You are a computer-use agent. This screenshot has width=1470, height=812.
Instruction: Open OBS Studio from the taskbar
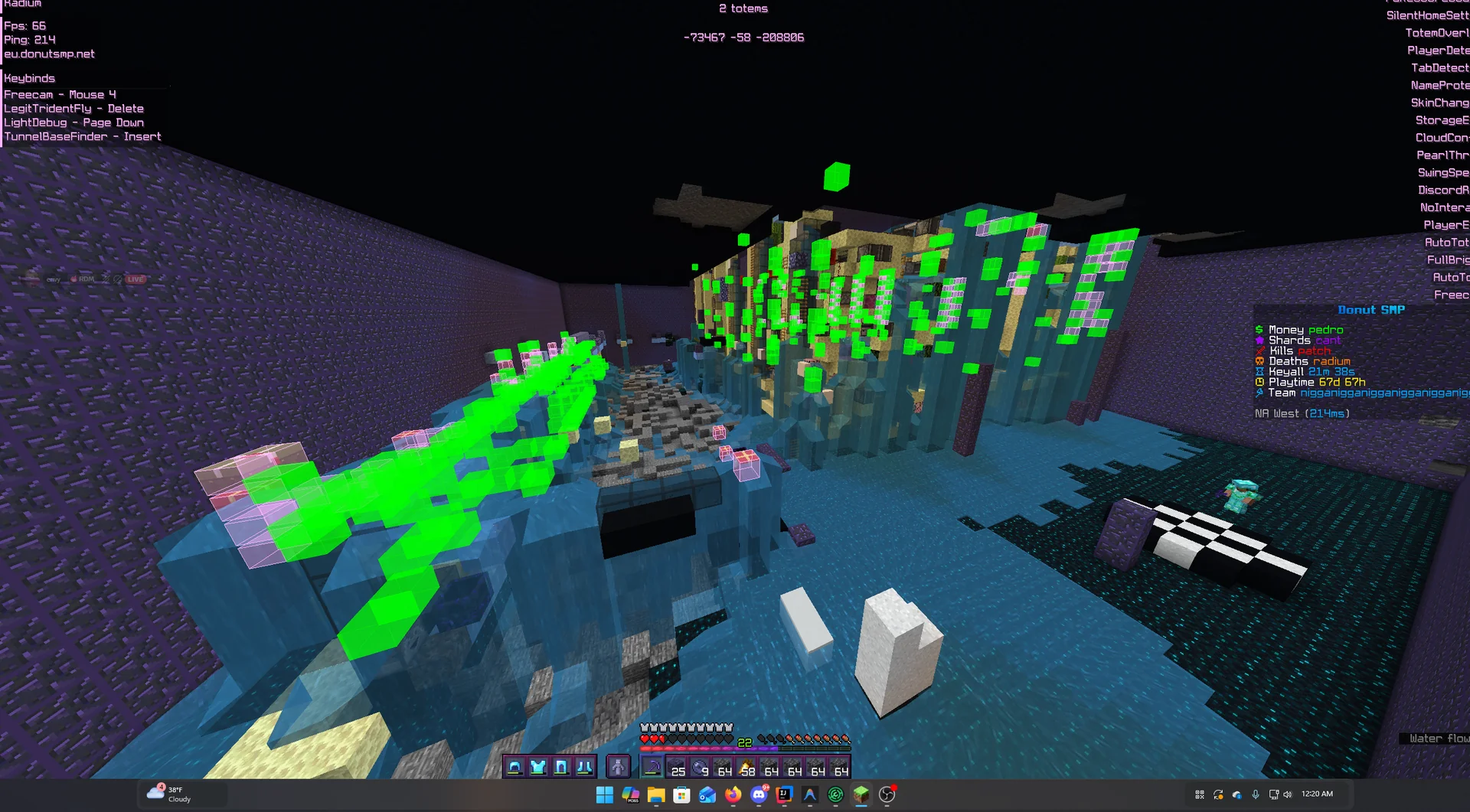[x=887, y=794]
